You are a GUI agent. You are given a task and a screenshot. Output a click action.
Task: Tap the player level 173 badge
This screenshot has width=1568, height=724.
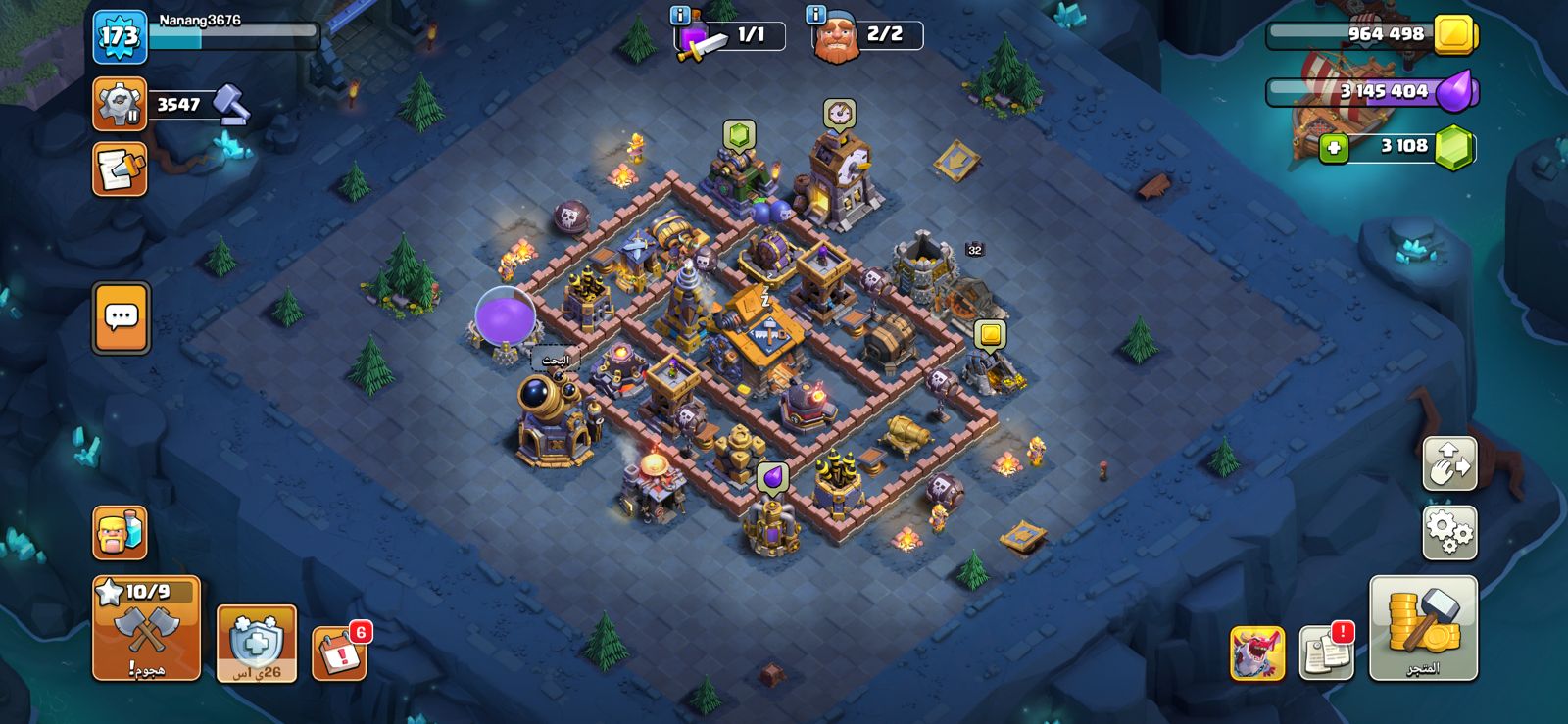(x=120, y=37)
